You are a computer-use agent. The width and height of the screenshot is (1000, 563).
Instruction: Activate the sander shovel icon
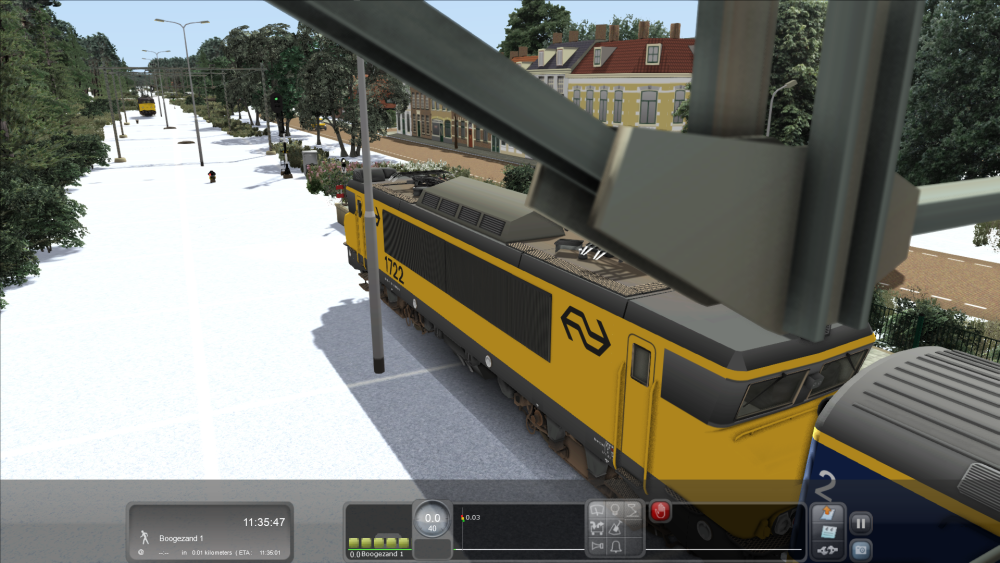pyautogui.click(x=616, y=528)
